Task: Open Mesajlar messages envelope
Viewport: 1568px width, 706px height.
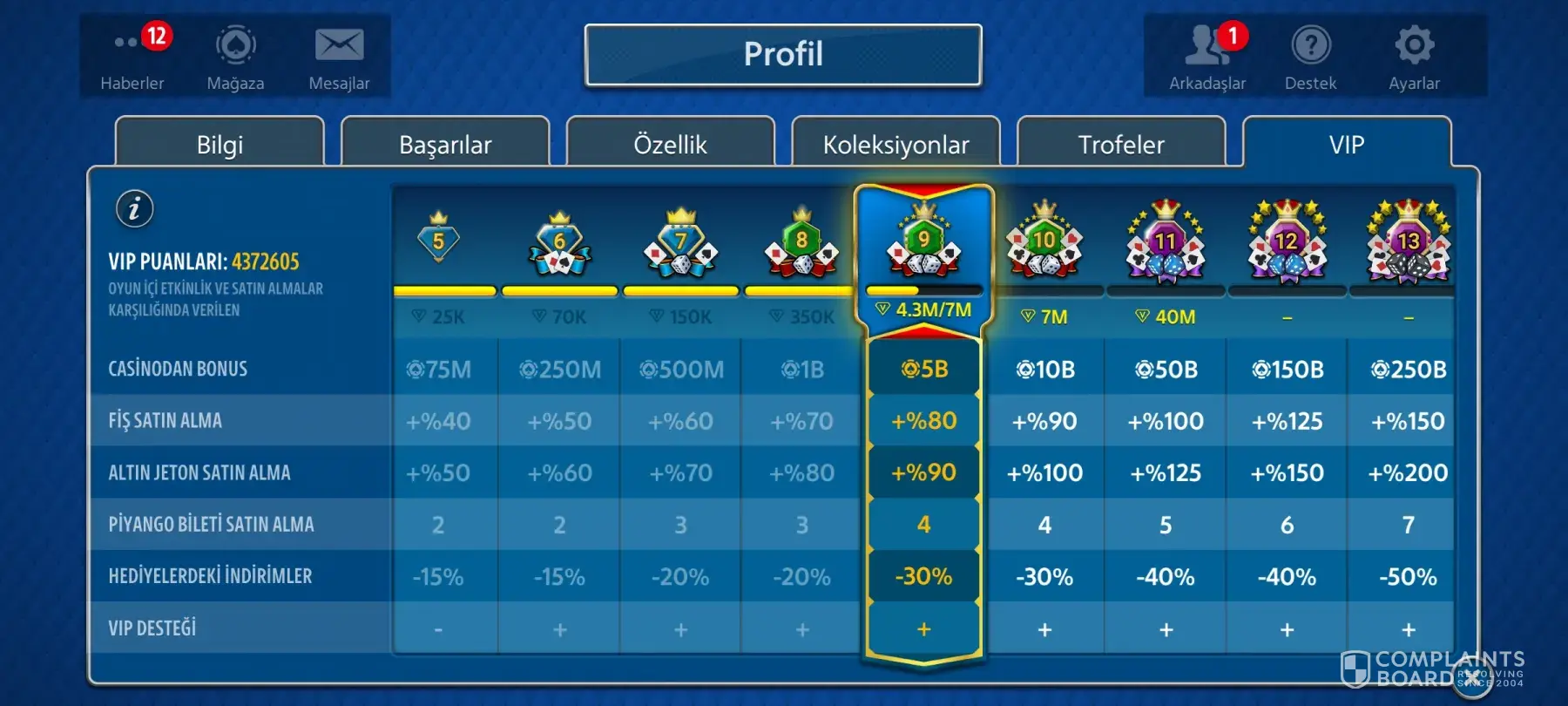Action: 339,56
